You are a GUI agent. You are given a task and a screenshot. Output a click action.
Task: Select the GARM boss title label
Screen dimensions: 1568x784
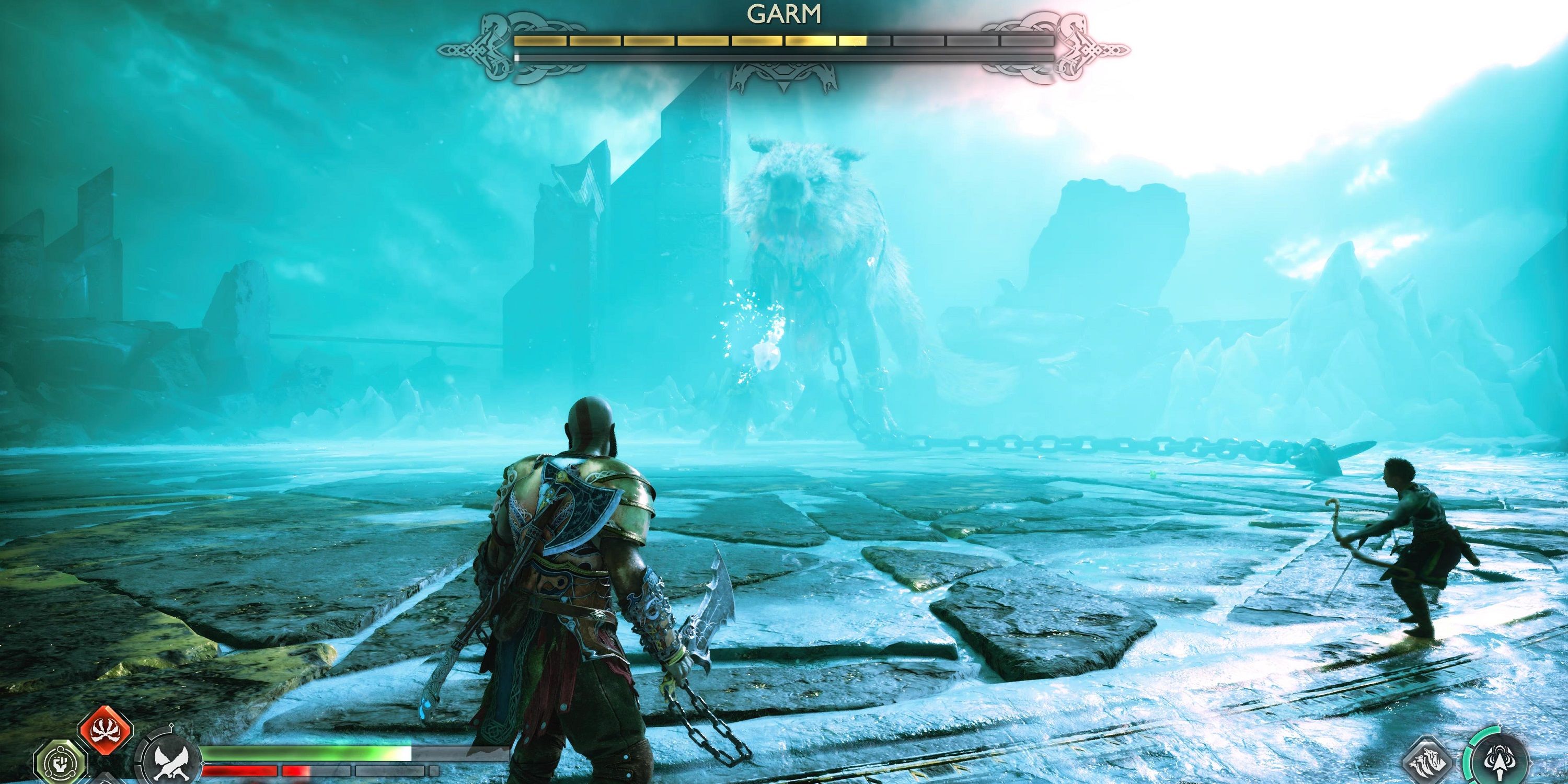[784, 14]
